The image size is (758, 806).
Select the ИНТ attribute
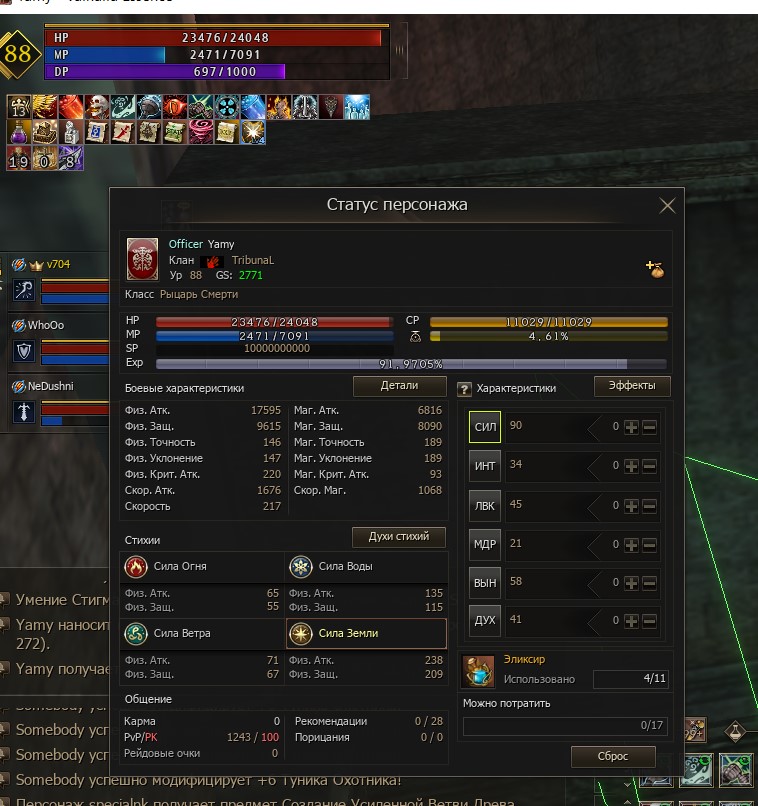485,466
